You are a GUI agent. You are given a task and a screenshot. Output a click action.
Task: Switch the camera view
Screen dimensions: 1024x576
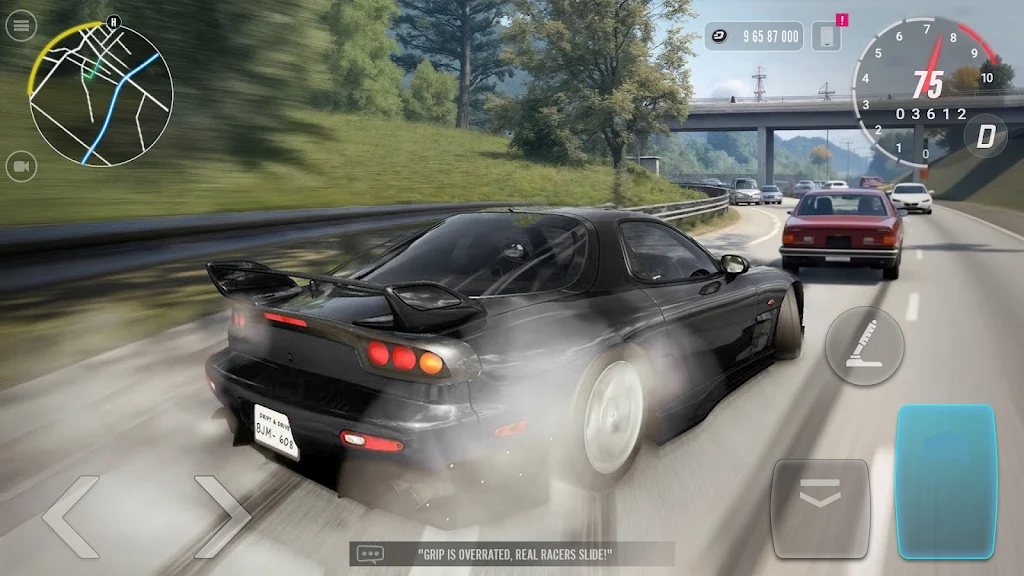pos(21,166)
